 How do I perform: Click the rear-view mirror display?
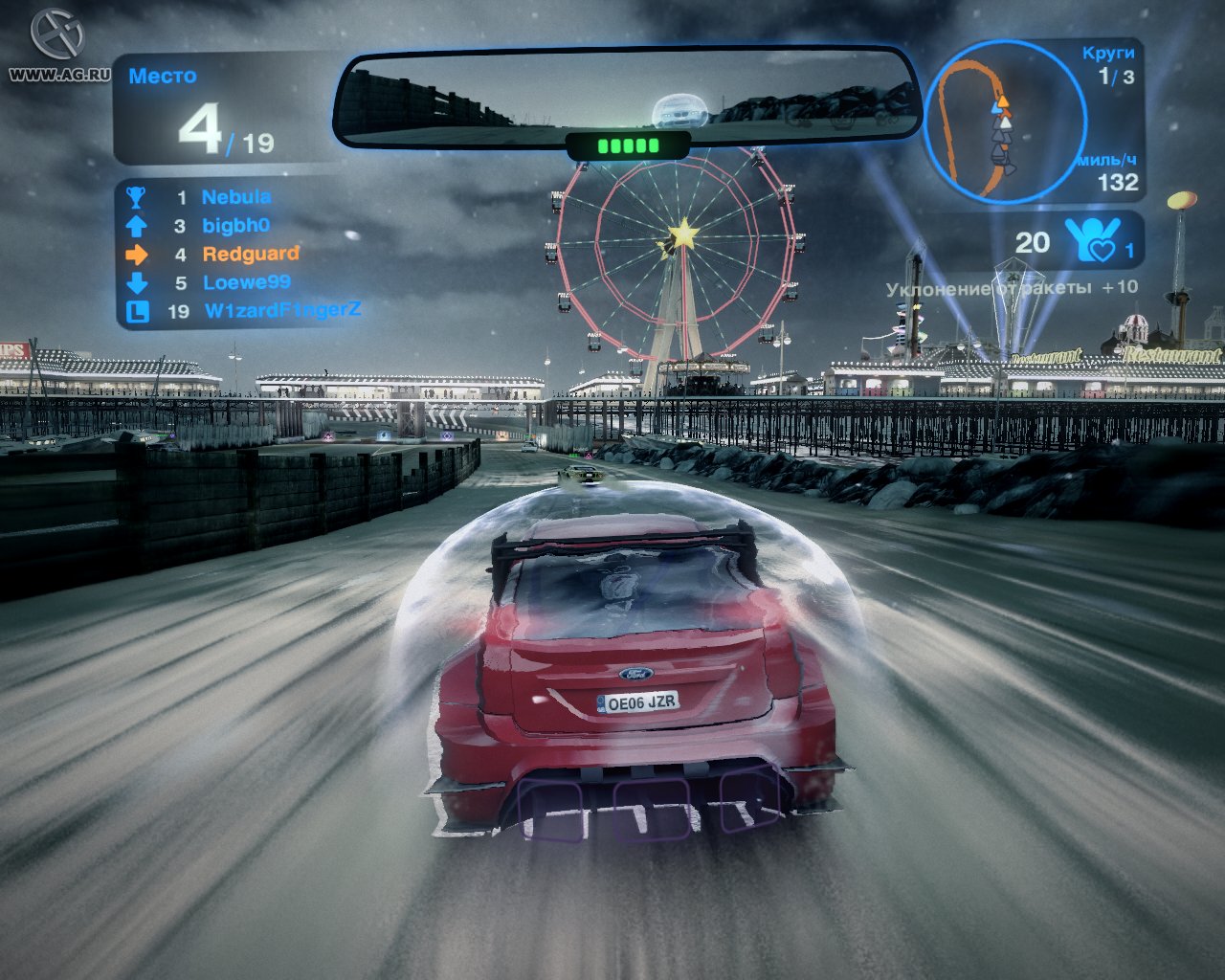pyautogui.click(x=626, y=99)
